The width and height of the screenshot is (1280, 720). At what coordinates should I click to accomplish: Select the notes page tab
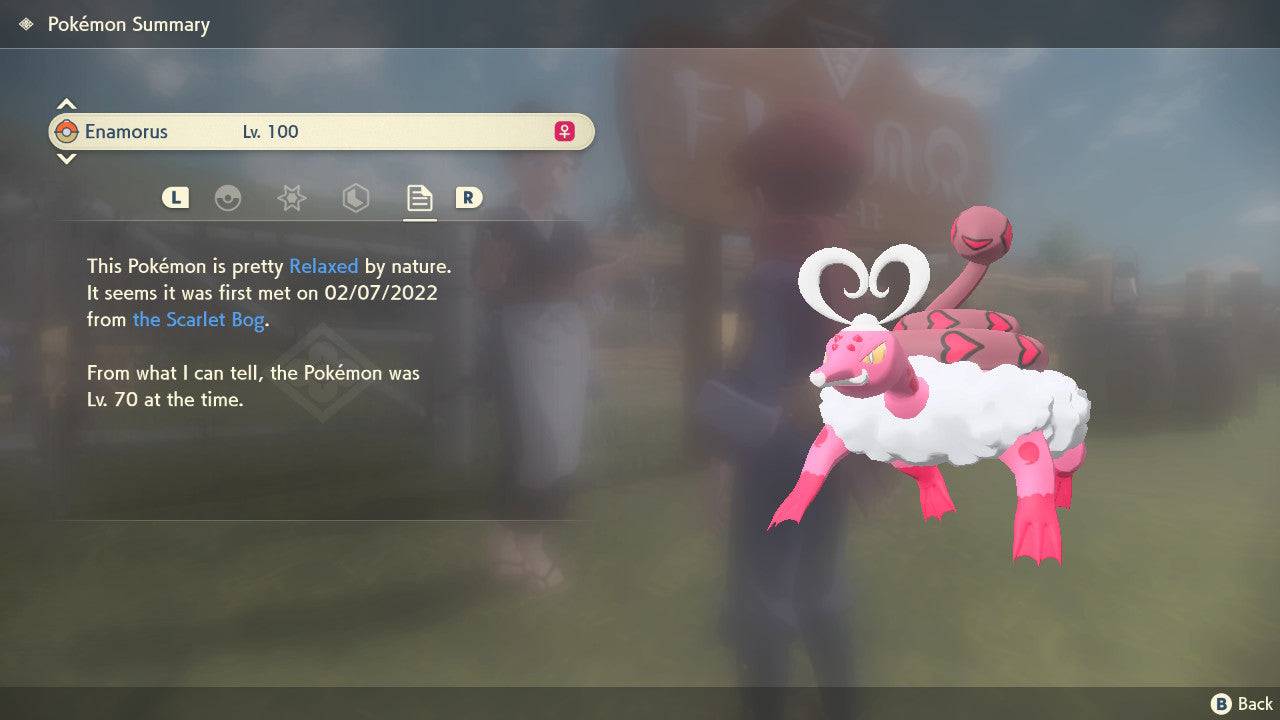pyautogui.click(x=419, y=198)
